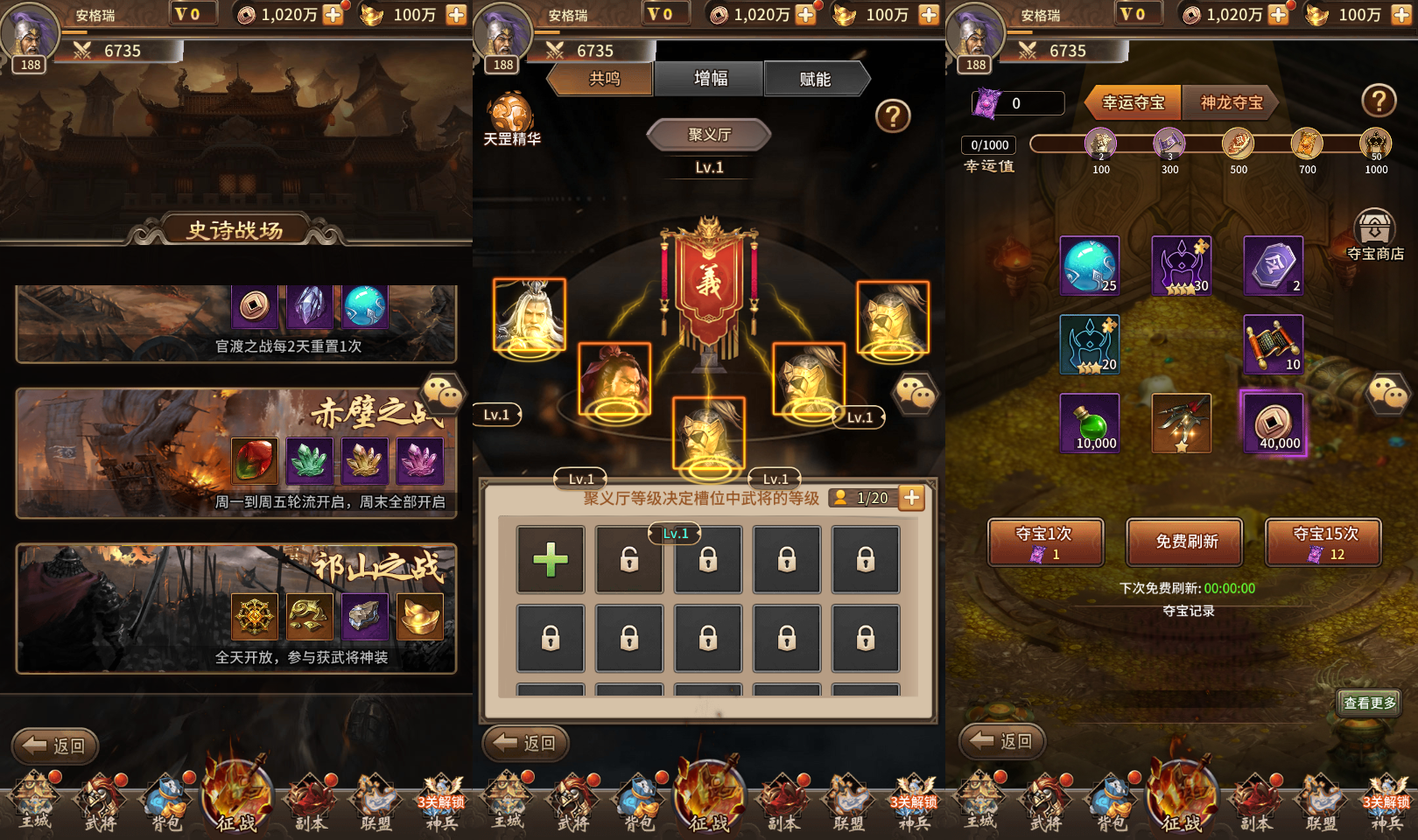Select the 官渡之战 battlefield entry
This screenshot has width=1418, height=840.
coord(235,323)
